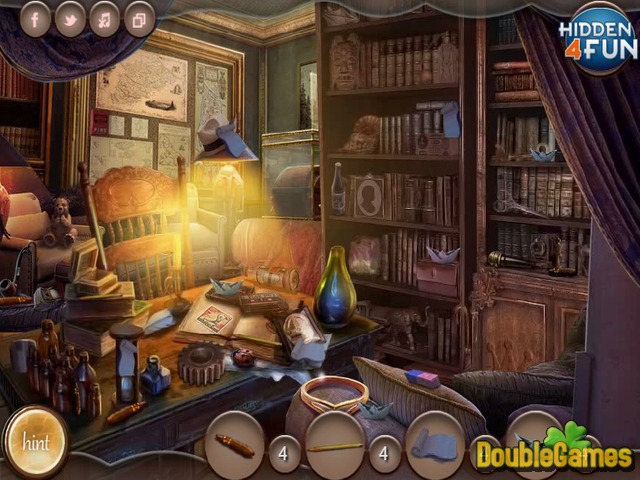Select the pencil item slot
Image resolution: width=640 pixels, height=480 pixels.
335,445
